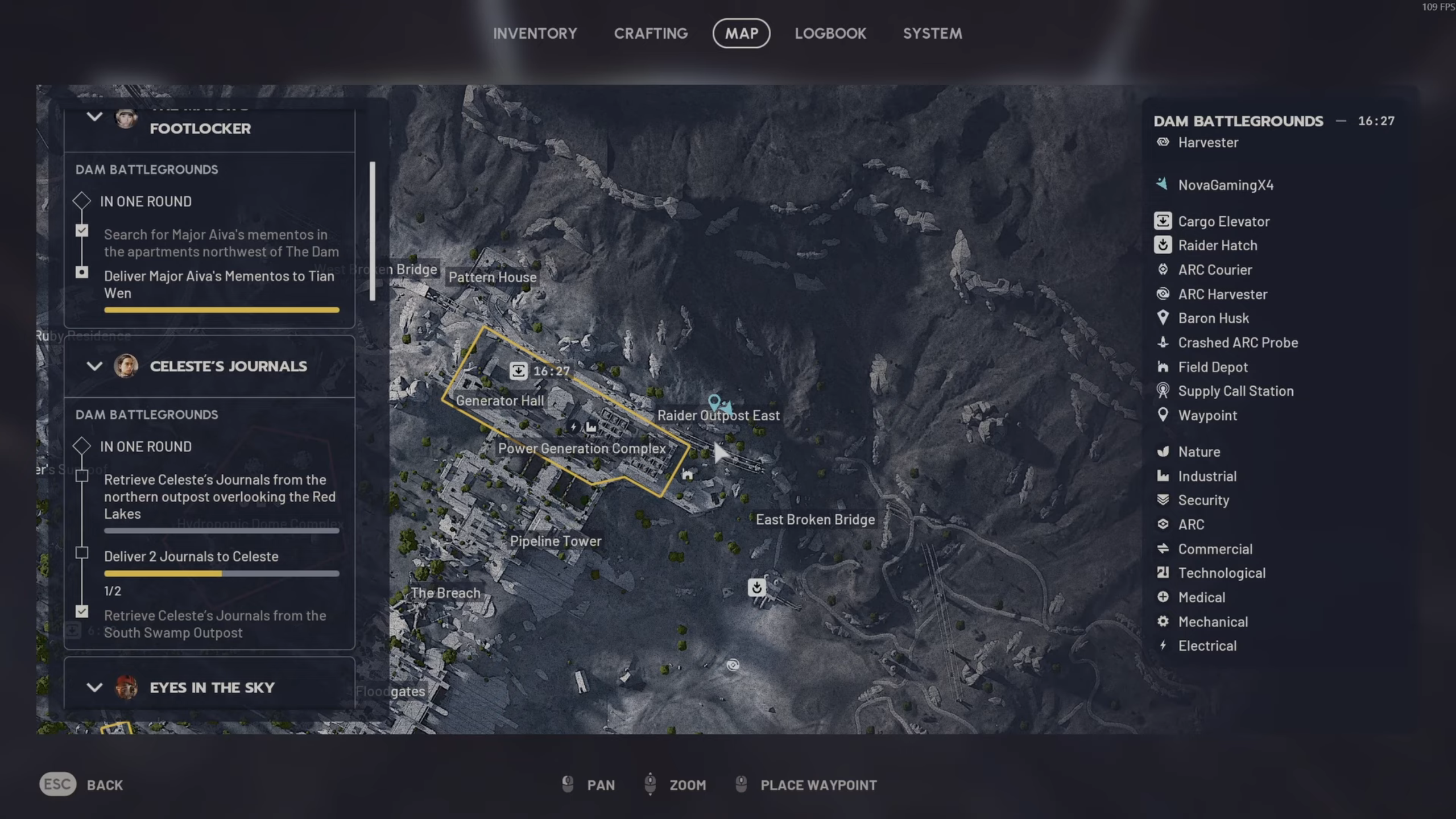Viewport: 1456px width, 819px height.
Task: Expand the Eyes in the Sky quest
Action: (95, 687)
